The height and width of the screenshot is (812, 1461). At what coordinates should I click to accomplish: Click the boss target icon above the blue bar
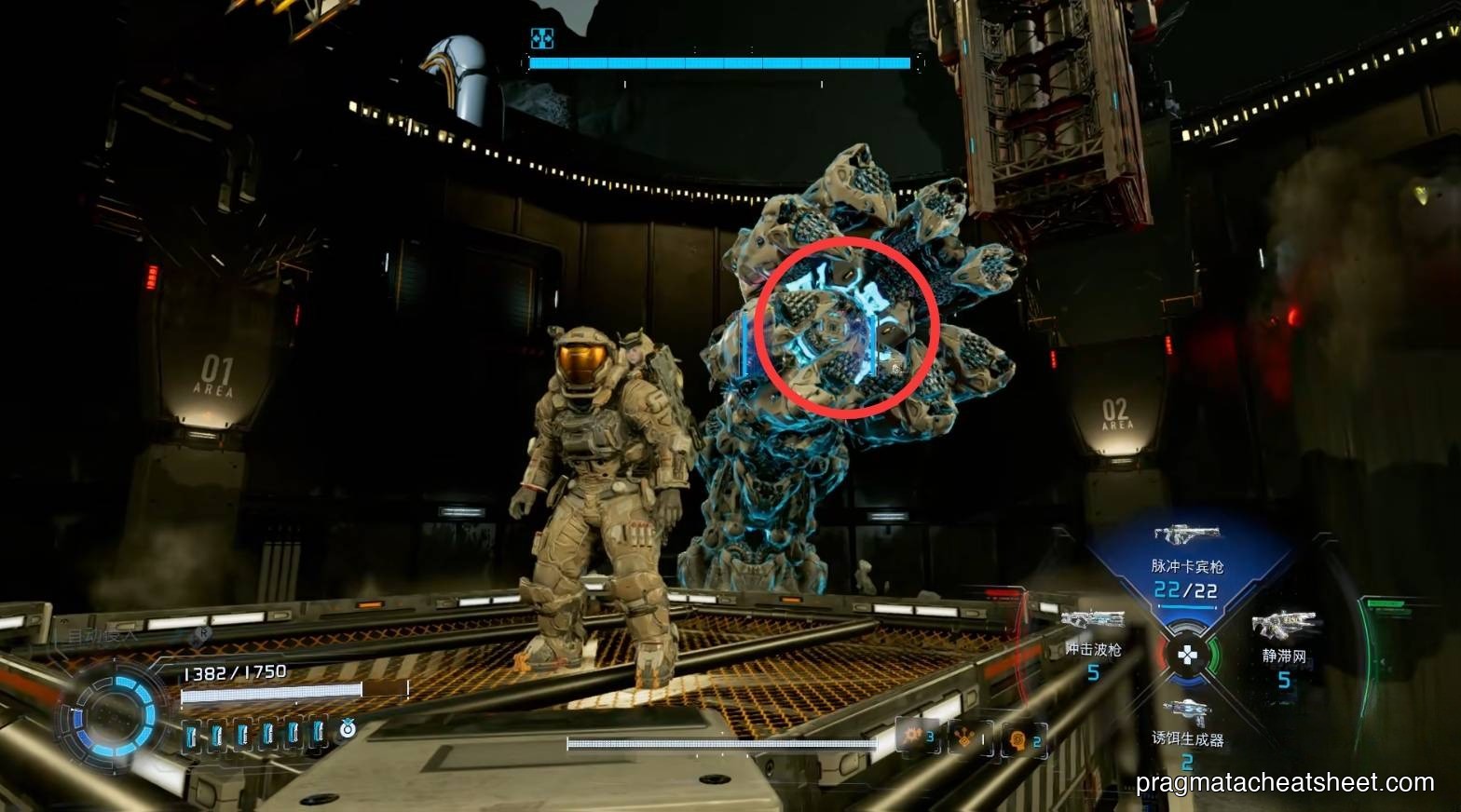point(541,38)
